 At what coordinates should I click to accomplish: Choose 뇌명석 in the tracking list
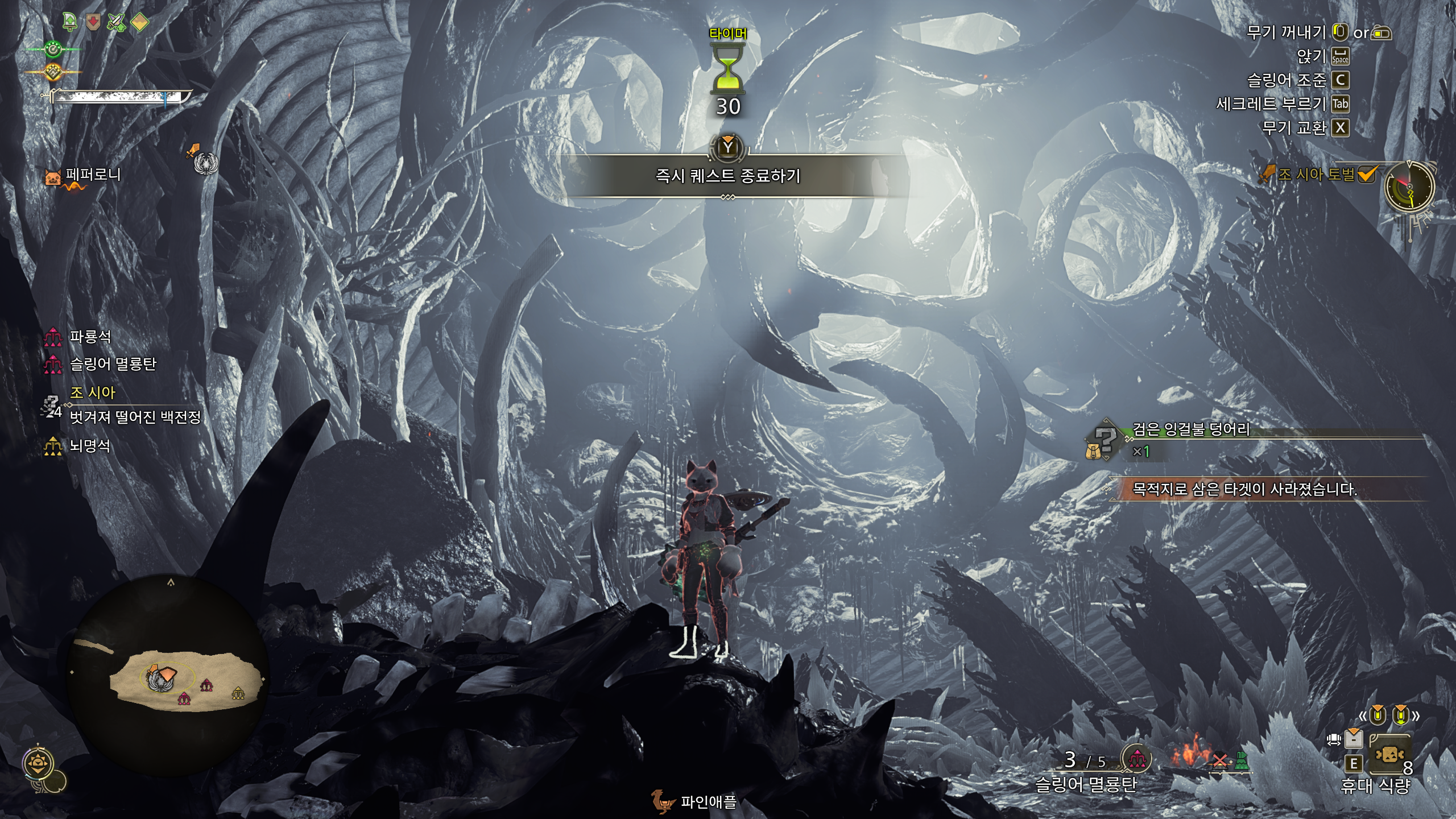click(89, 446)
